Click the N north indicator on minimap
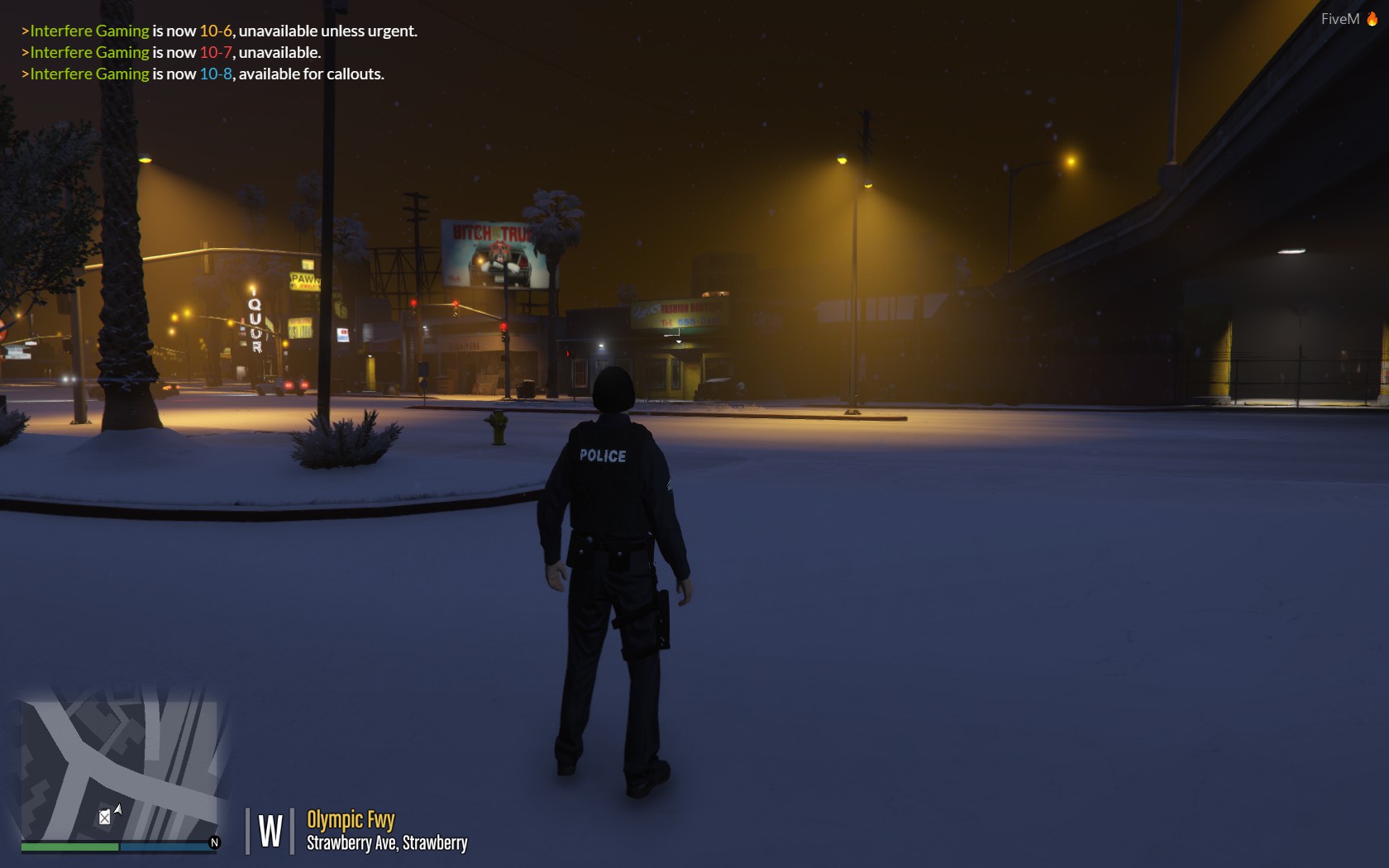The height and width of the screenshot is (868, 1389). tap(214, 842)
